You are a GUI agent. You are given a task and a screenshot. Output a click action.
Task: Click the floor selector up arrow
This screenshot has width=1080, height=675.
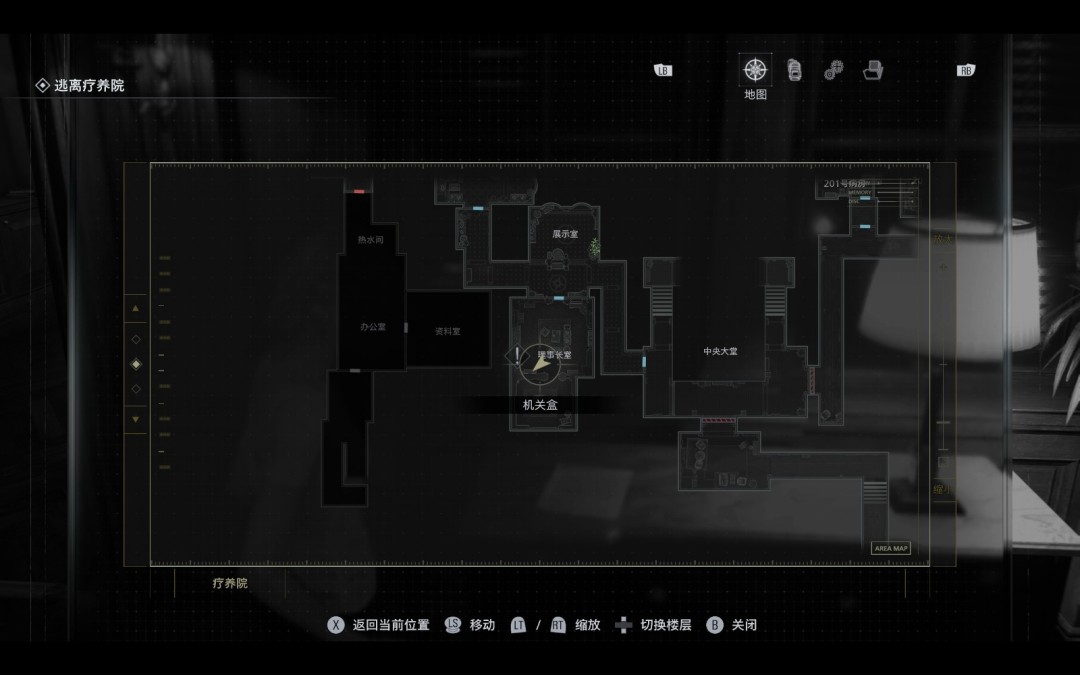click(x=136, y=309)
